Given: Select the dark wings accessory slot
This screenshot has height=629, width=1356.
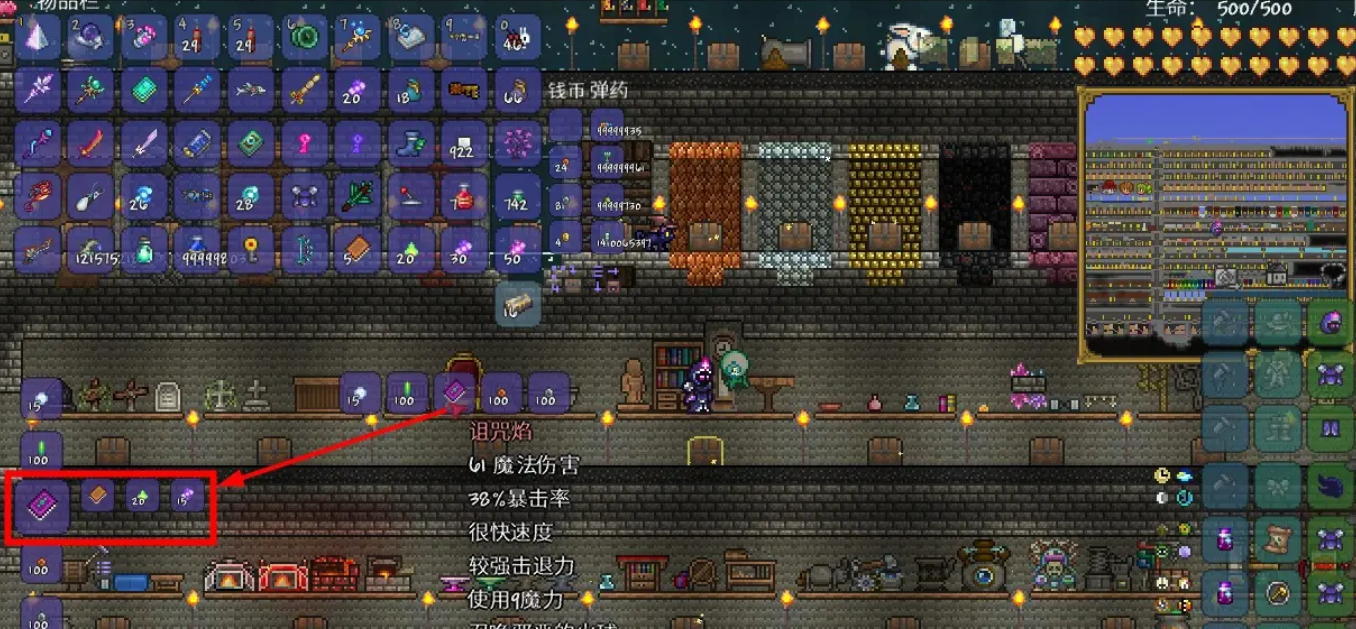Looking at the screenshot, I should point(1330,485).
